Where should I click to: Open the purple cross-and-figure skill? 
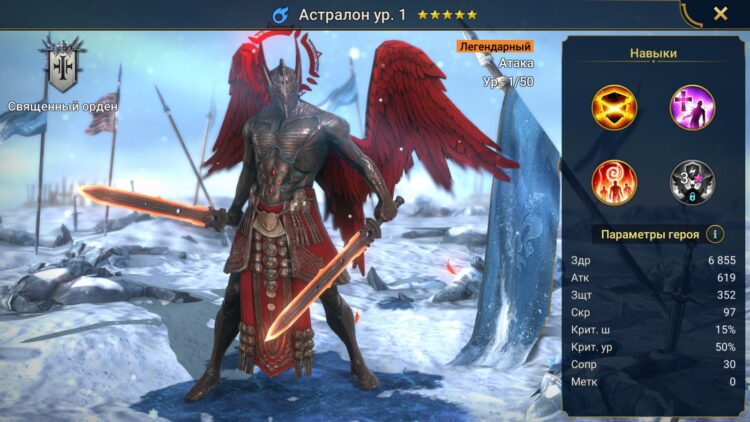coord(692,108)
